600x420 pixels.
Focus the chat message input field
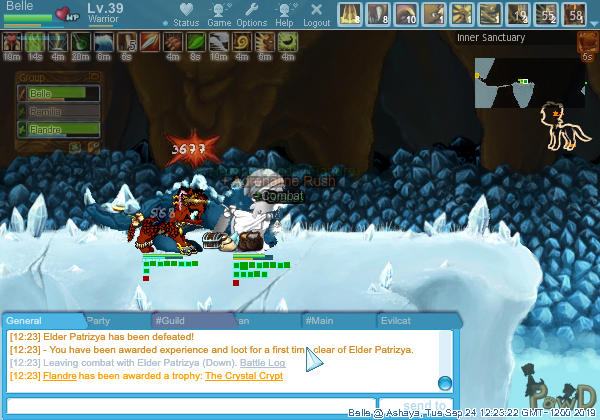click(x=190, y=403)
